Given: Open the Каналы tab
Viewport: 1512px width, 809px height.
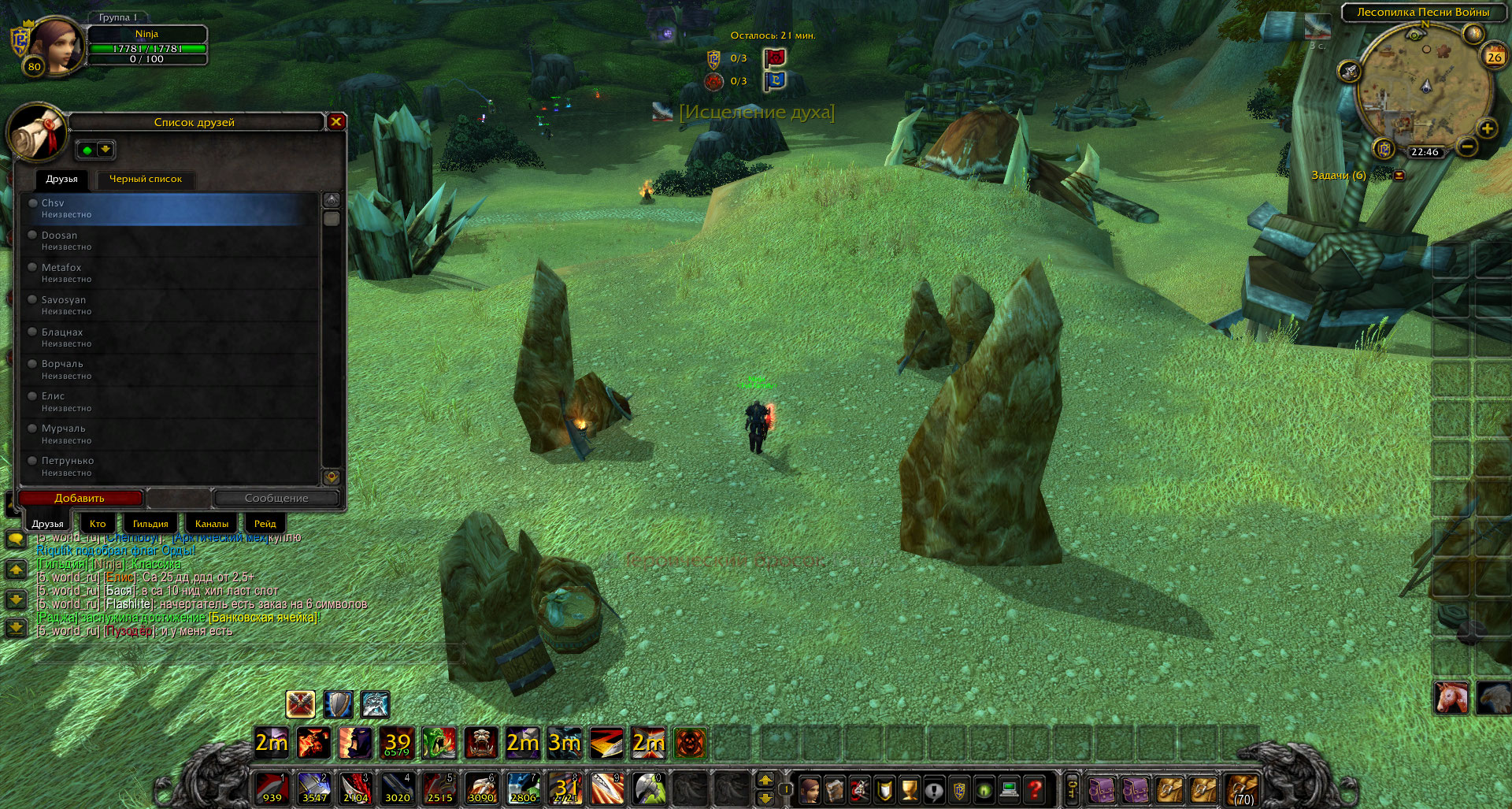Looking at the screenshot, I should [x=211, y=524].
